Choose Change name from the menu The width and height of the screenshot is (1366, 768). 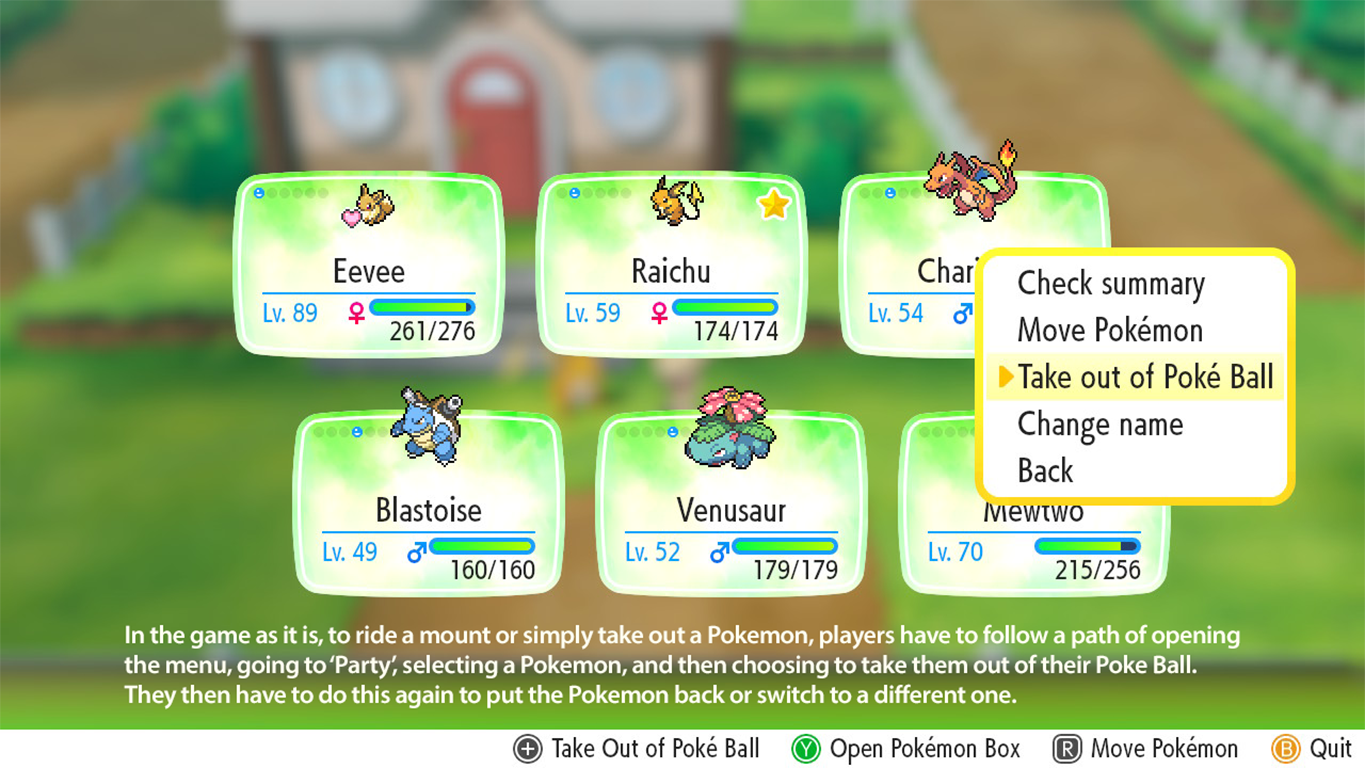pos(1099,425)
